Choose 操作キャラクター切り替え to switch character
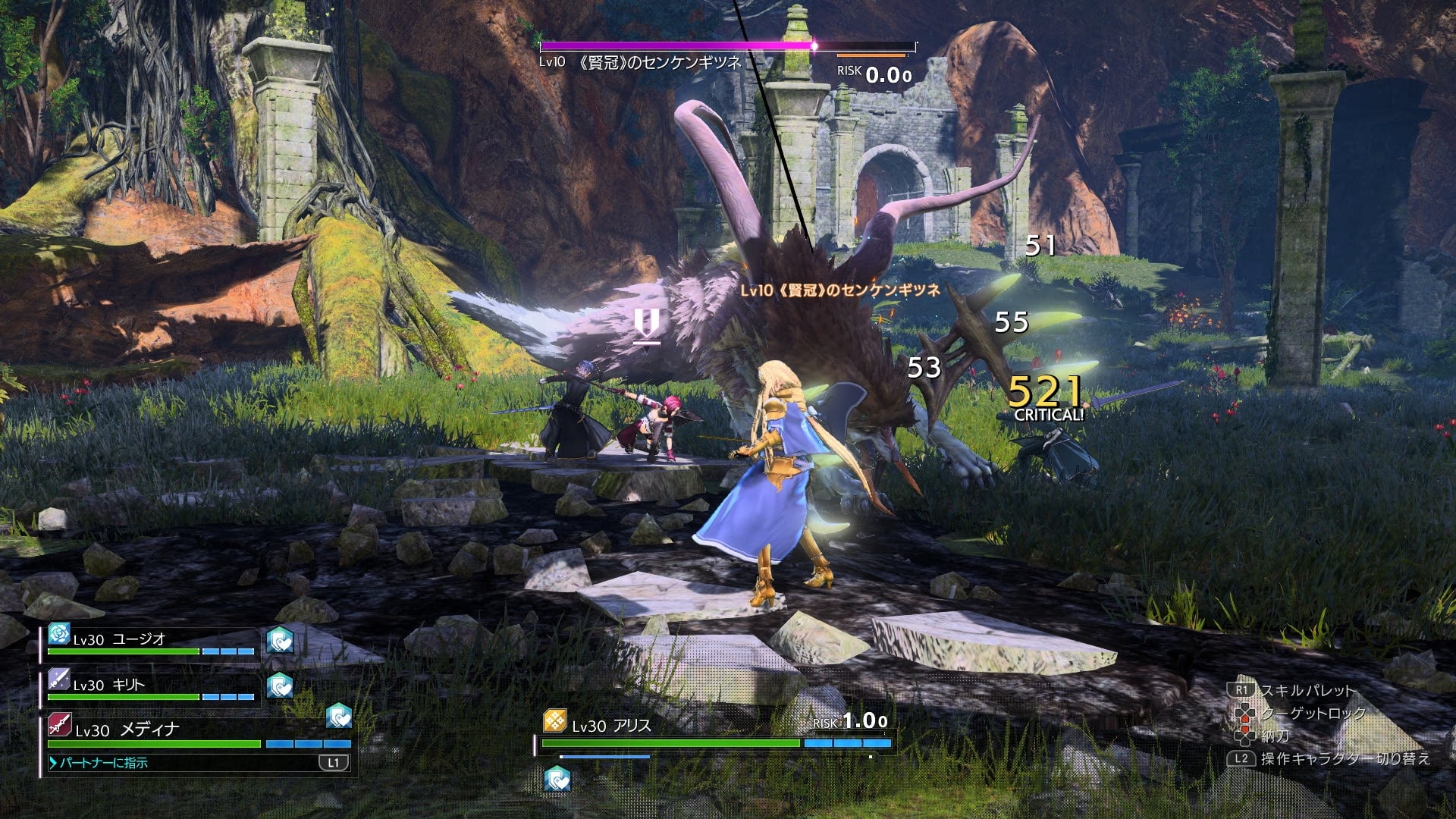This screenshot has width=1456, height=819. (x=1344, y=758)
